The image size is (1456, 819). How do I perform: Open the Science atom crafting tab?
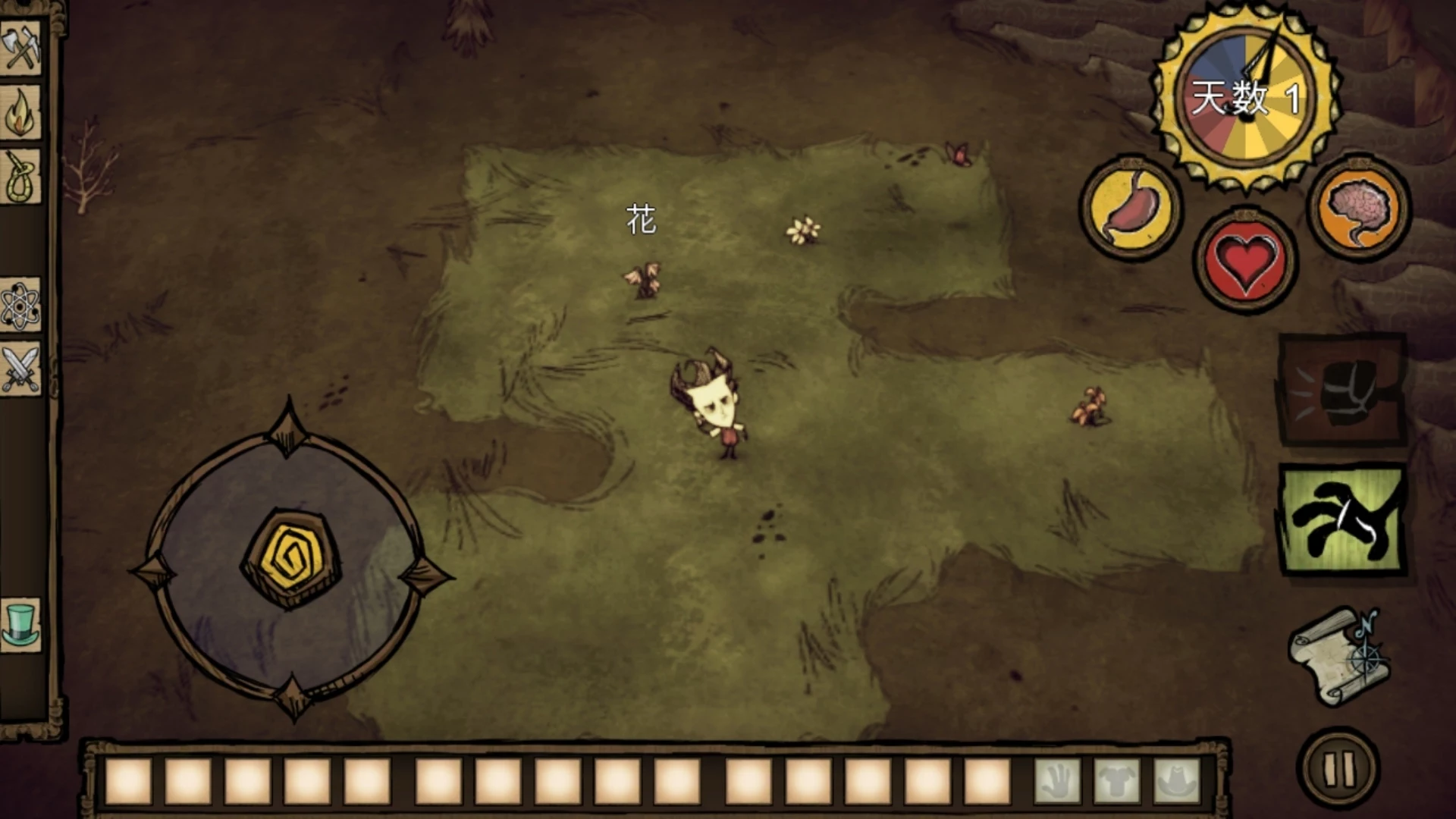pos(20,306)
